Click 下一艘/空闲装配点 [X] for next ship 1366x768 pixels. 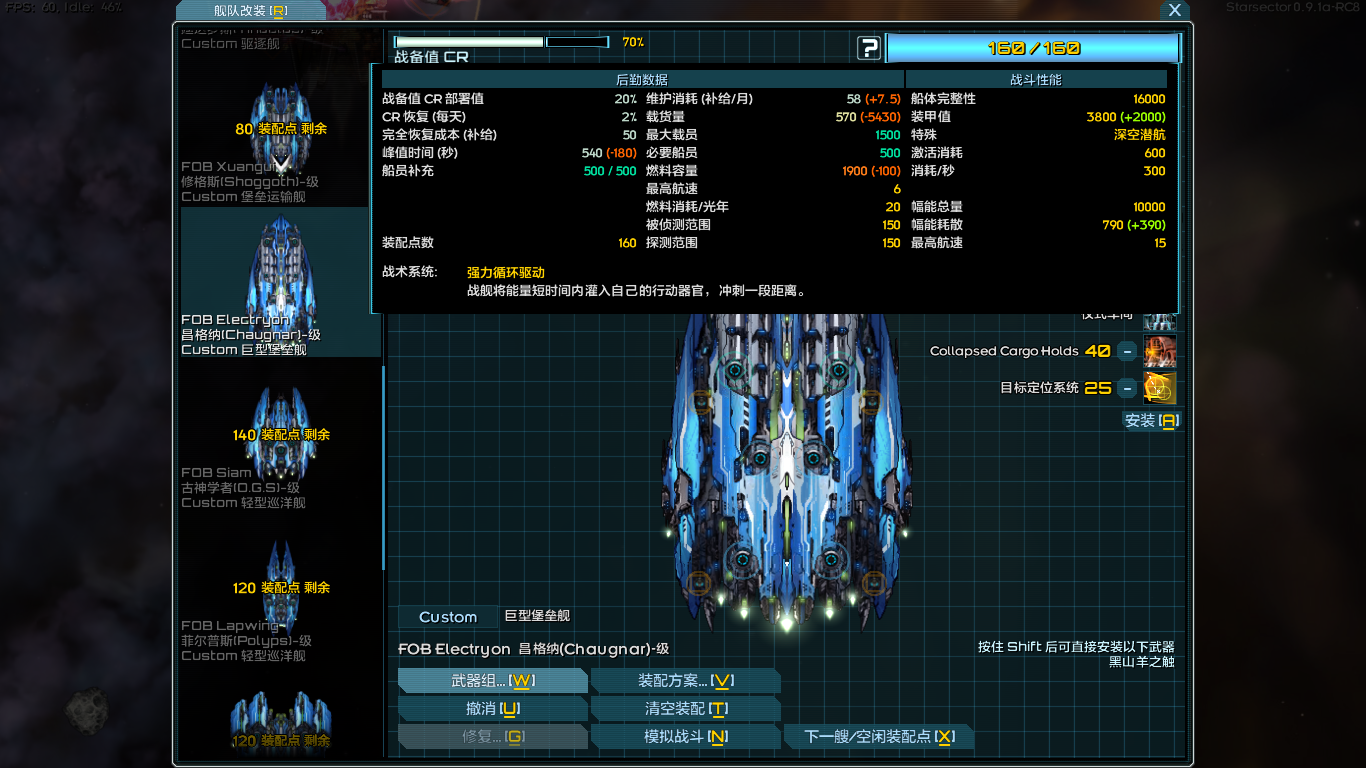click(x=878, y=736)
